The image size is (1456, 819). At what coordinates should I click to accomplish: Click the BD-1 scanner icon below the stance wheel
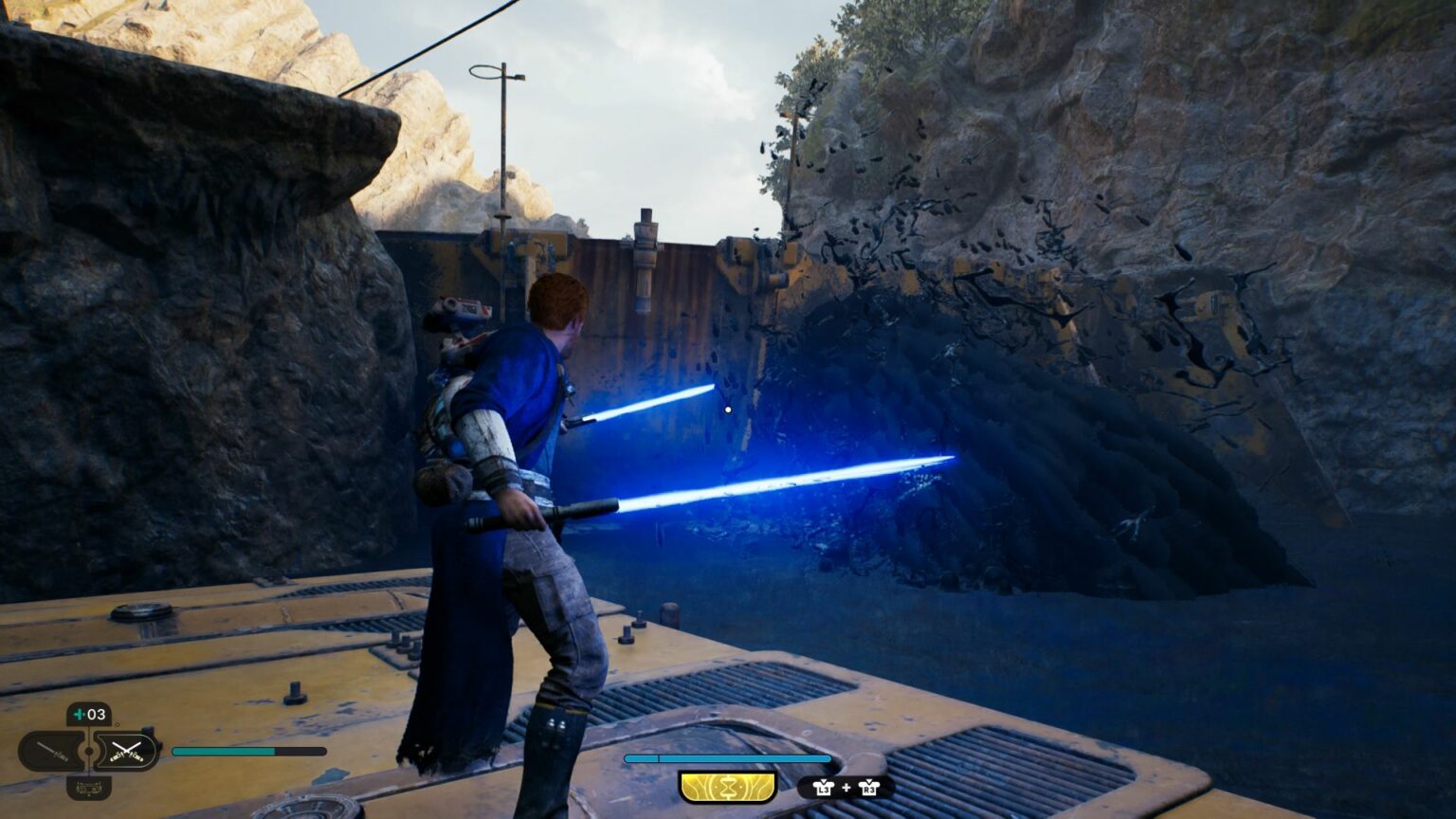[x=89, y=788]
